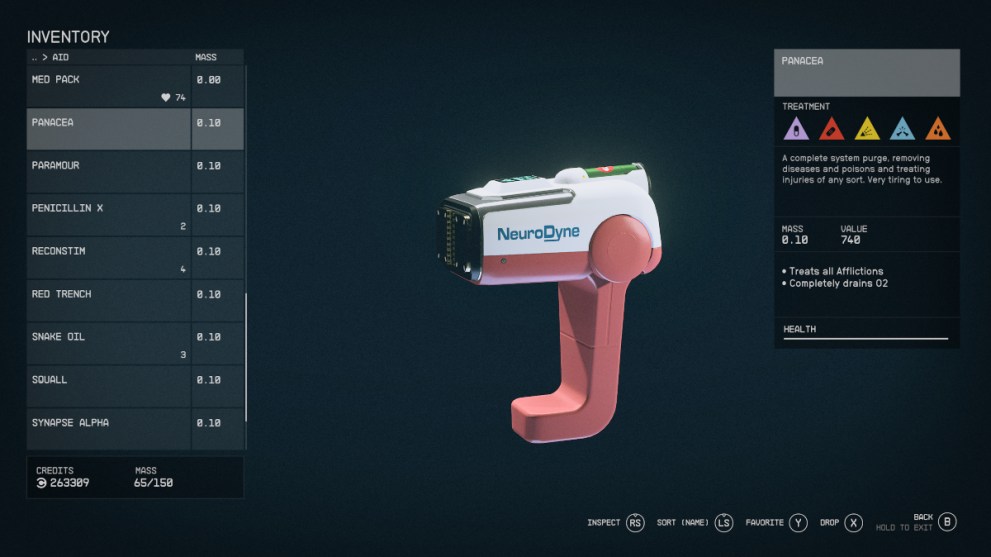This screenshot has height=557, width=991.
Task: Go back using the '.. > AID' breadcrumb
Action: point(50,58)
